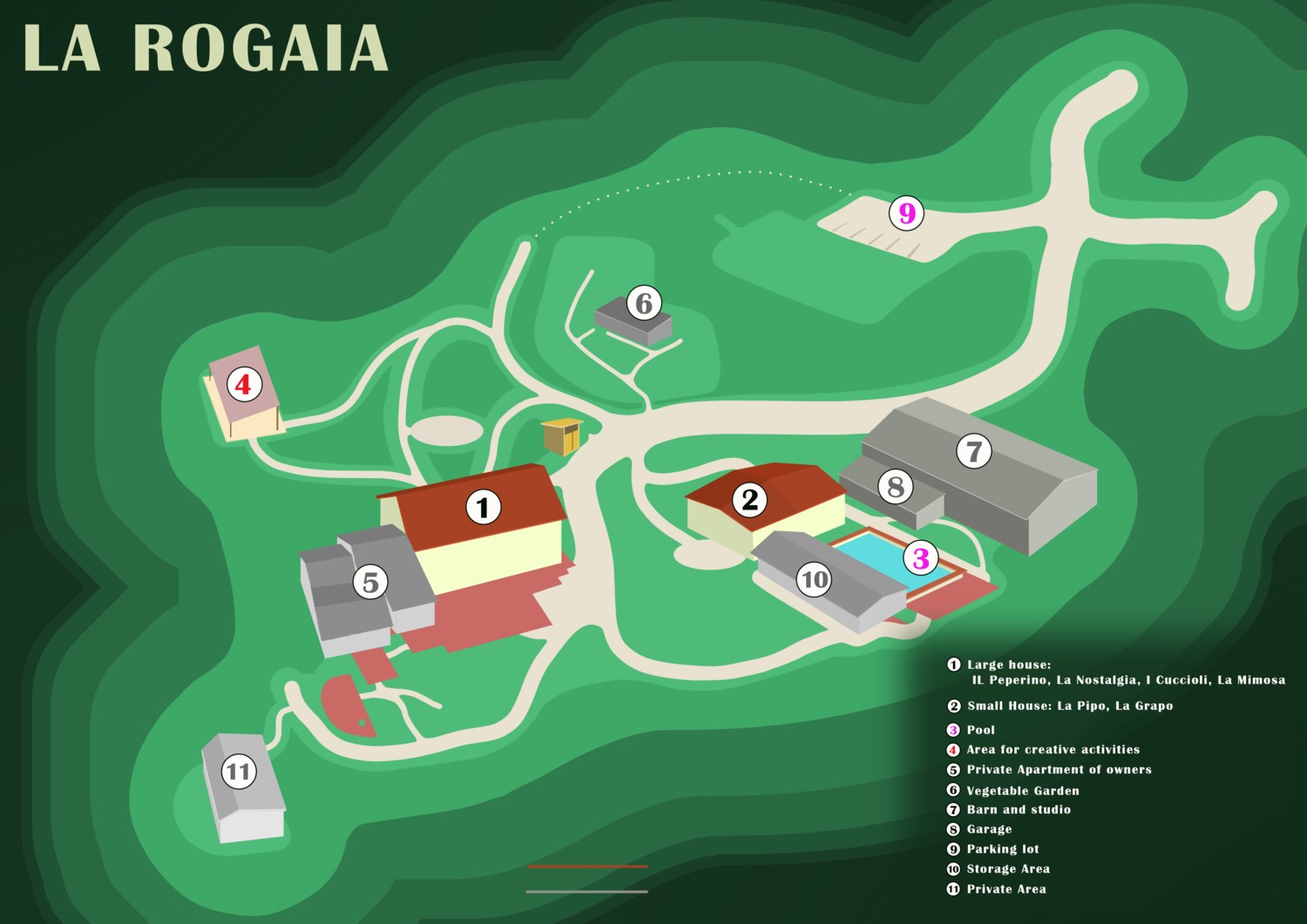1307x924 pixels.
Task: Select map marker 1 on the large house
Action: tap(484, 507)
